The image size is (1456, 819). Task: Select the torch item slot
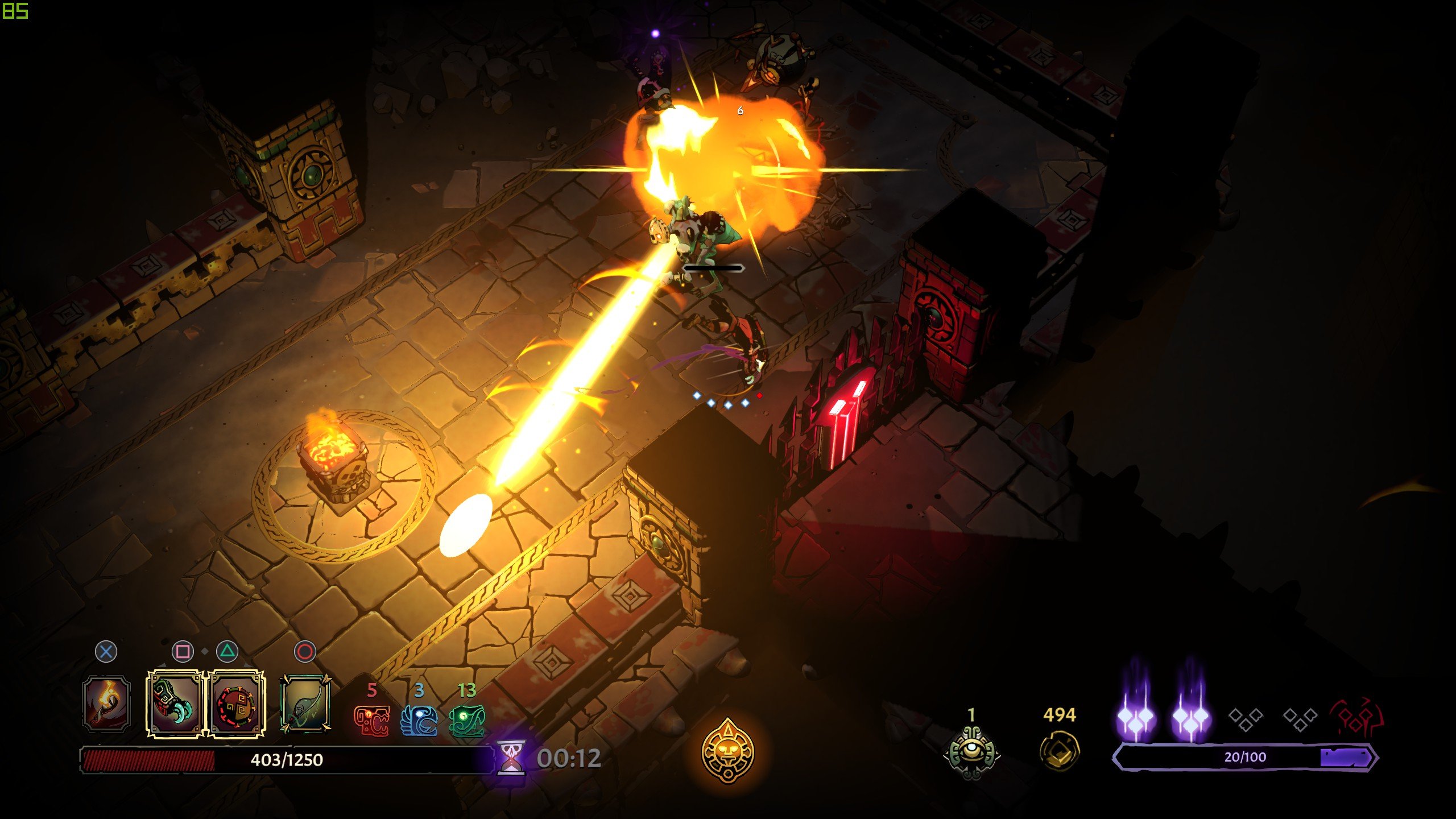pyautogui.click(x=106, y=704)
